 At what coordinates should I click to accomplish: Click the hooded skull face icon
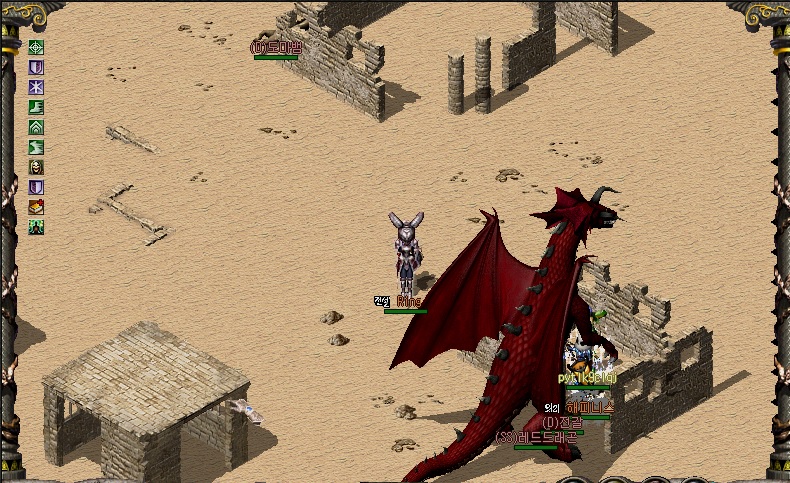[x=36, y=167]
